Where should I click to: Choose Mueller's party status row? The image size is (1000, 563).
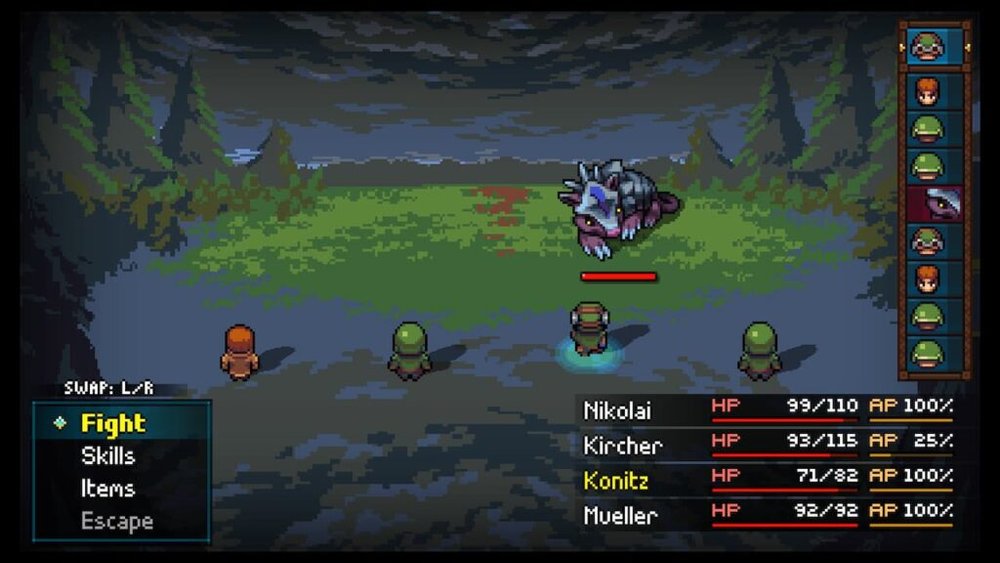767,515
